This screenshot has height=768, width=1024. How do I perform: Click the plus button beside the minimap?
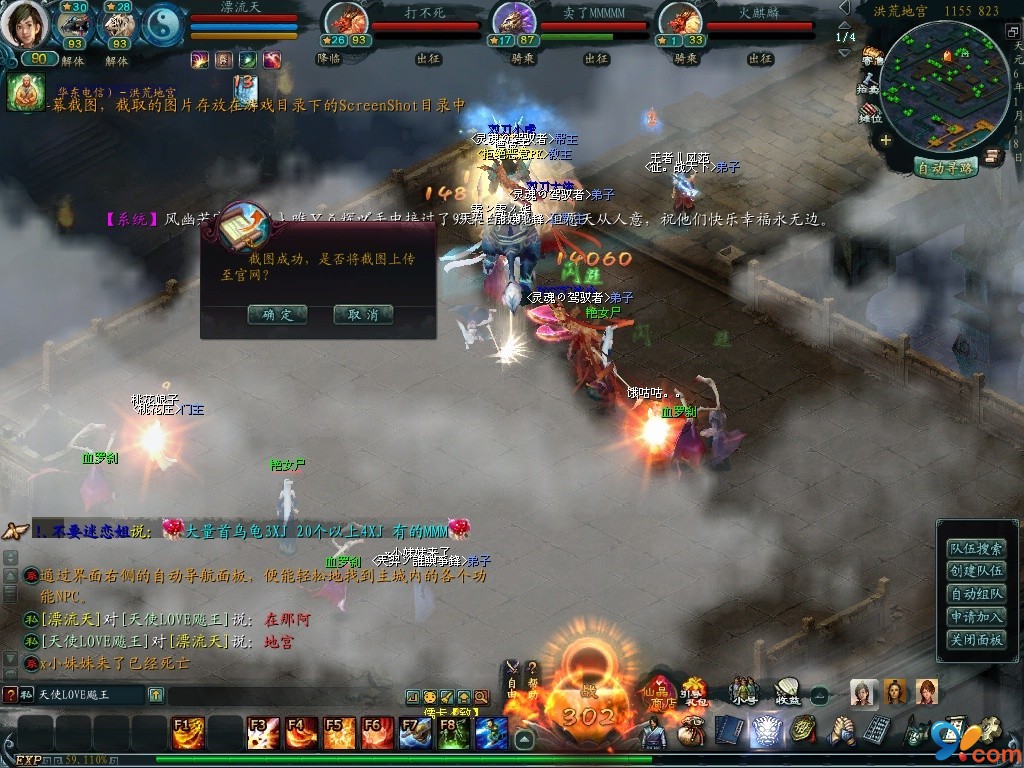pyautogui.click(x=885, y=140)
